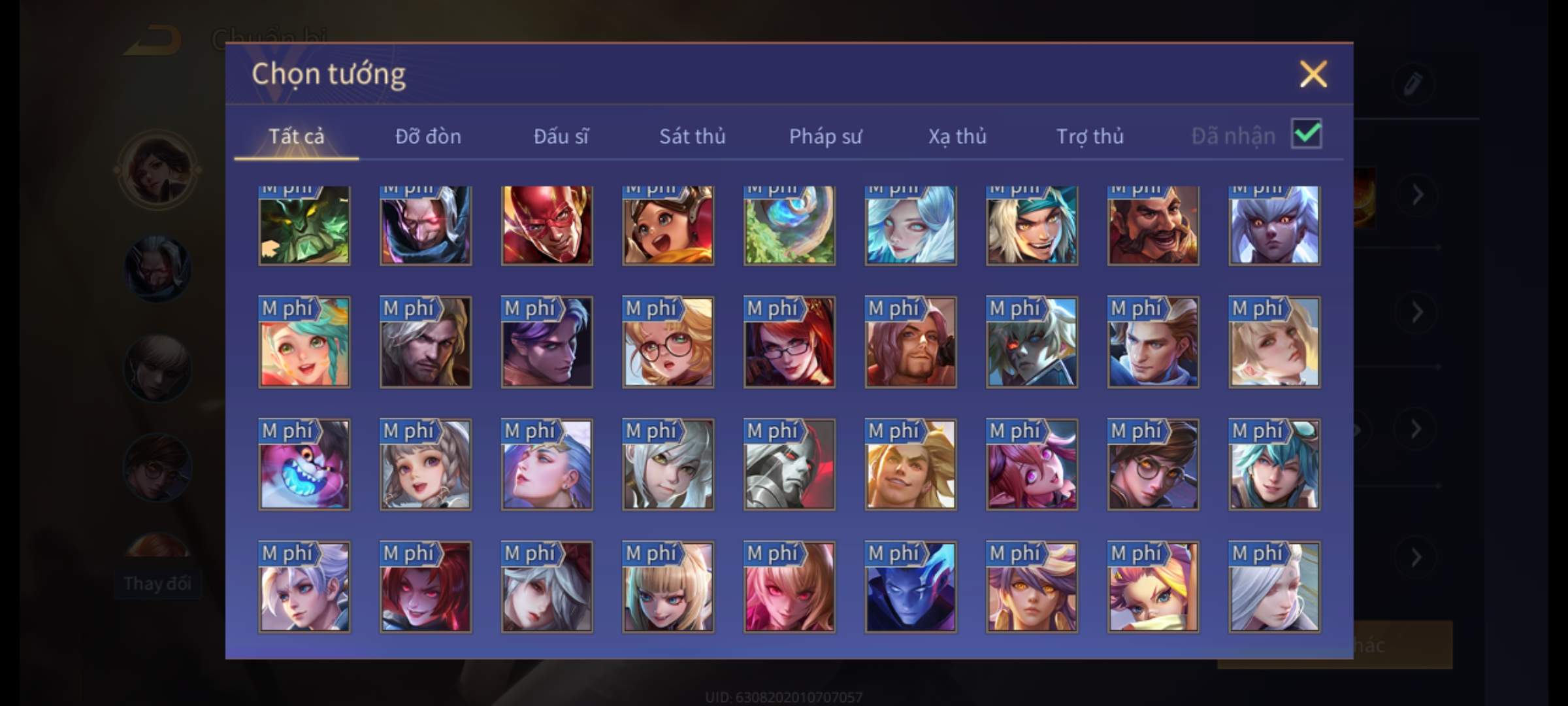Select the red-haired demon girl portrait
Screen dimensions: 1568x706
pos(425,587)
